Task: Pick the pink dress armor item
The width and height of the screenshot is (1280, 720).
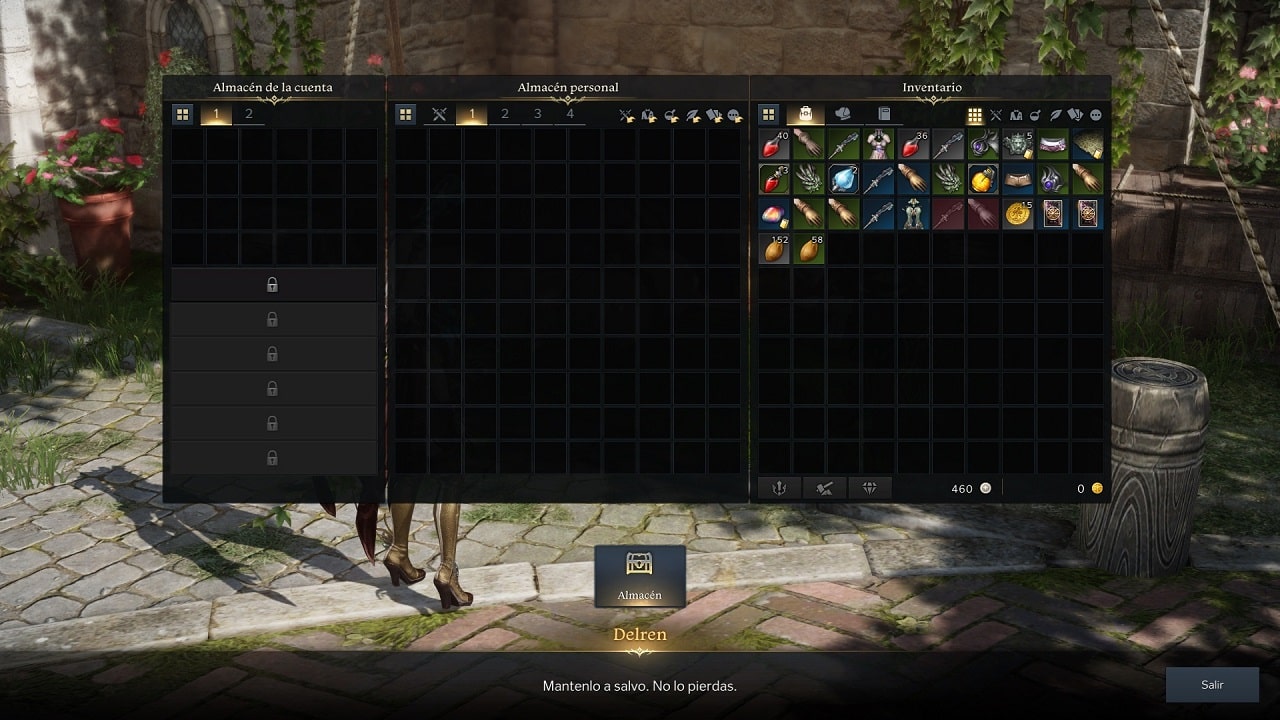Action: pos(879,145)
